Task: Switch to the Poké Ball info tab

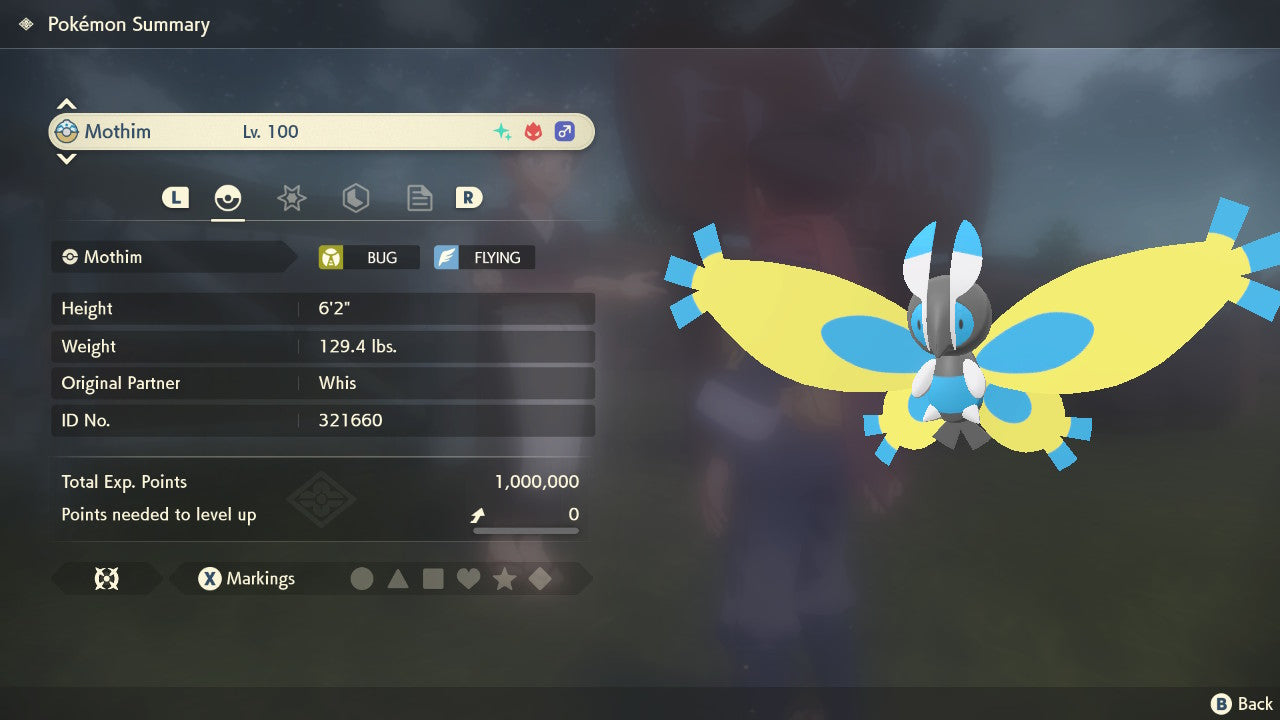Action: 228,198
